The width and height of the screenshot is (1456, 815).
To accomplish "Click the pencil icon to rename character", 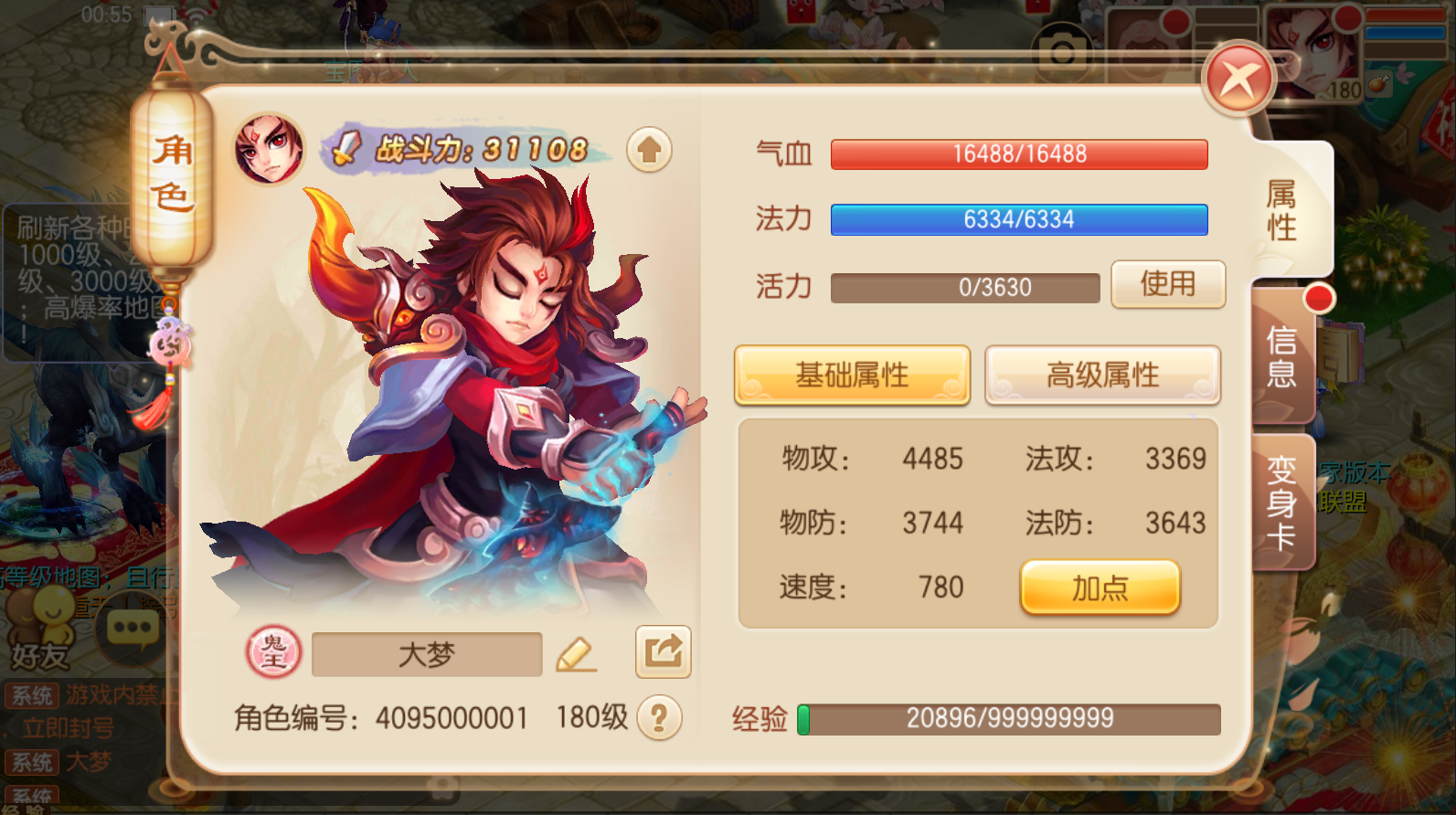I will (x=576, y=653).
